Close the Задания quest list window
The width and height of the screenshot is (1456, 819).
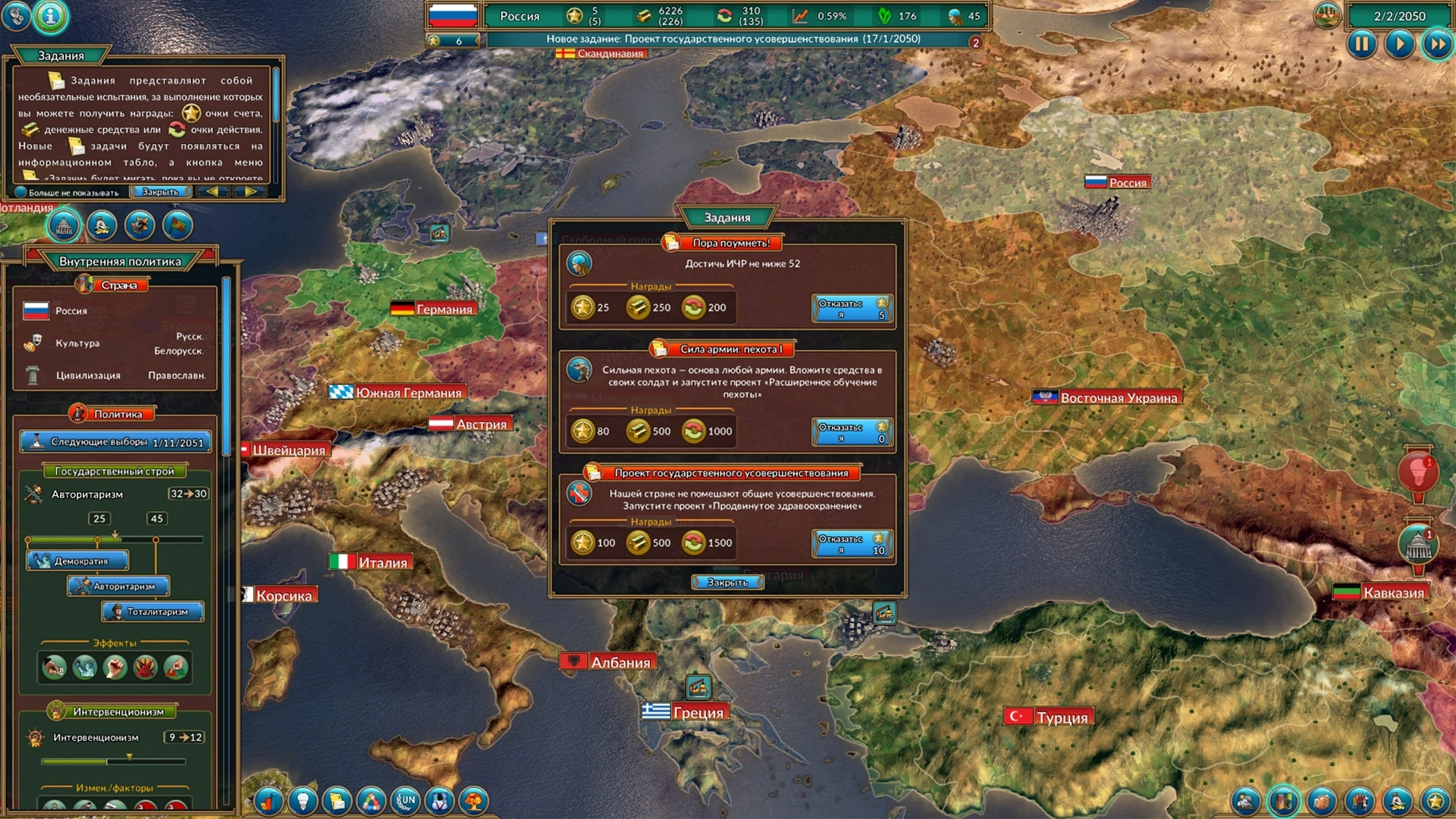pos(727,582)
